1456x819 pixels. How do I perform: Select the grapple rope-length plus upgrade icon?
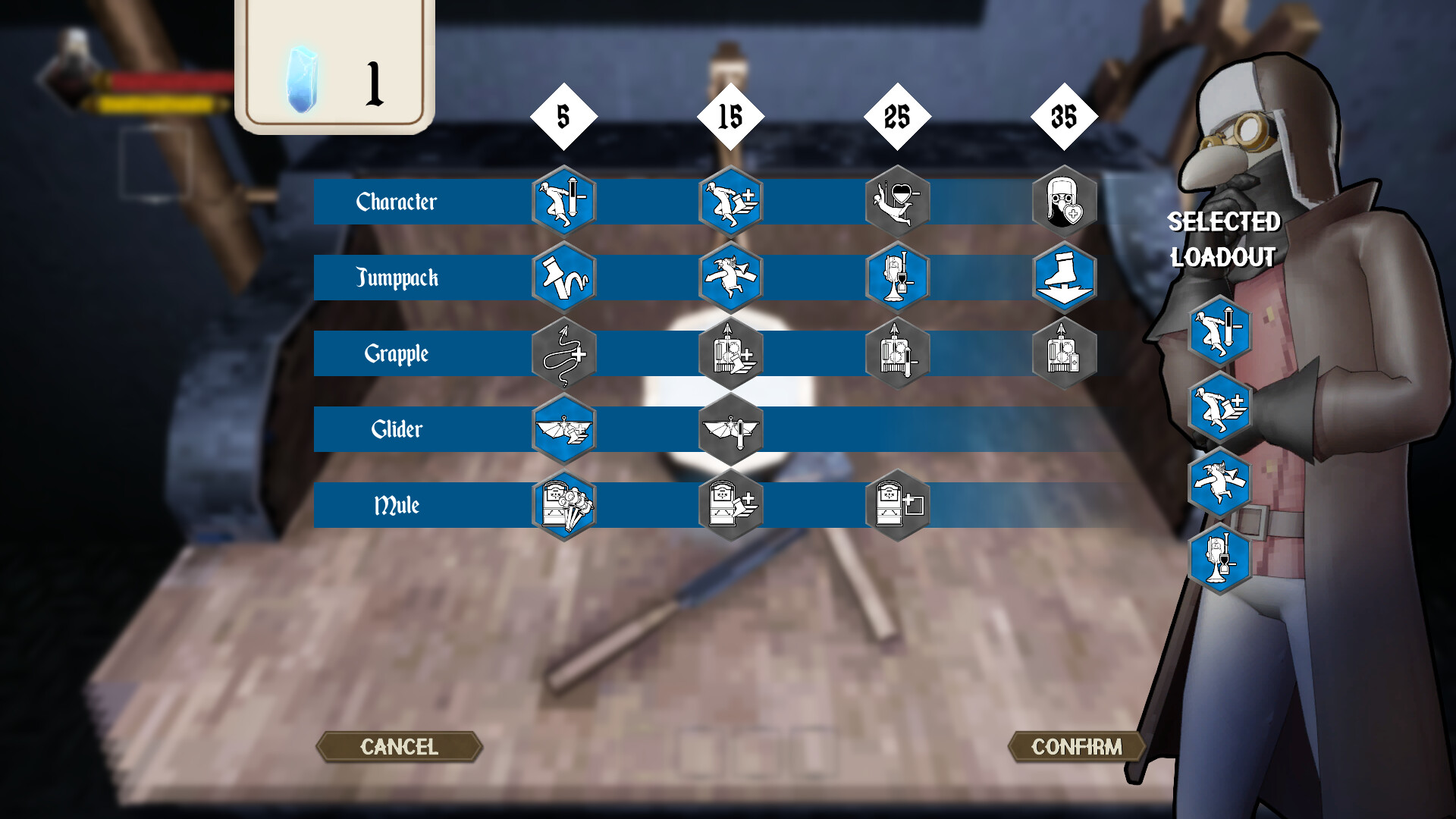[563, 353]
